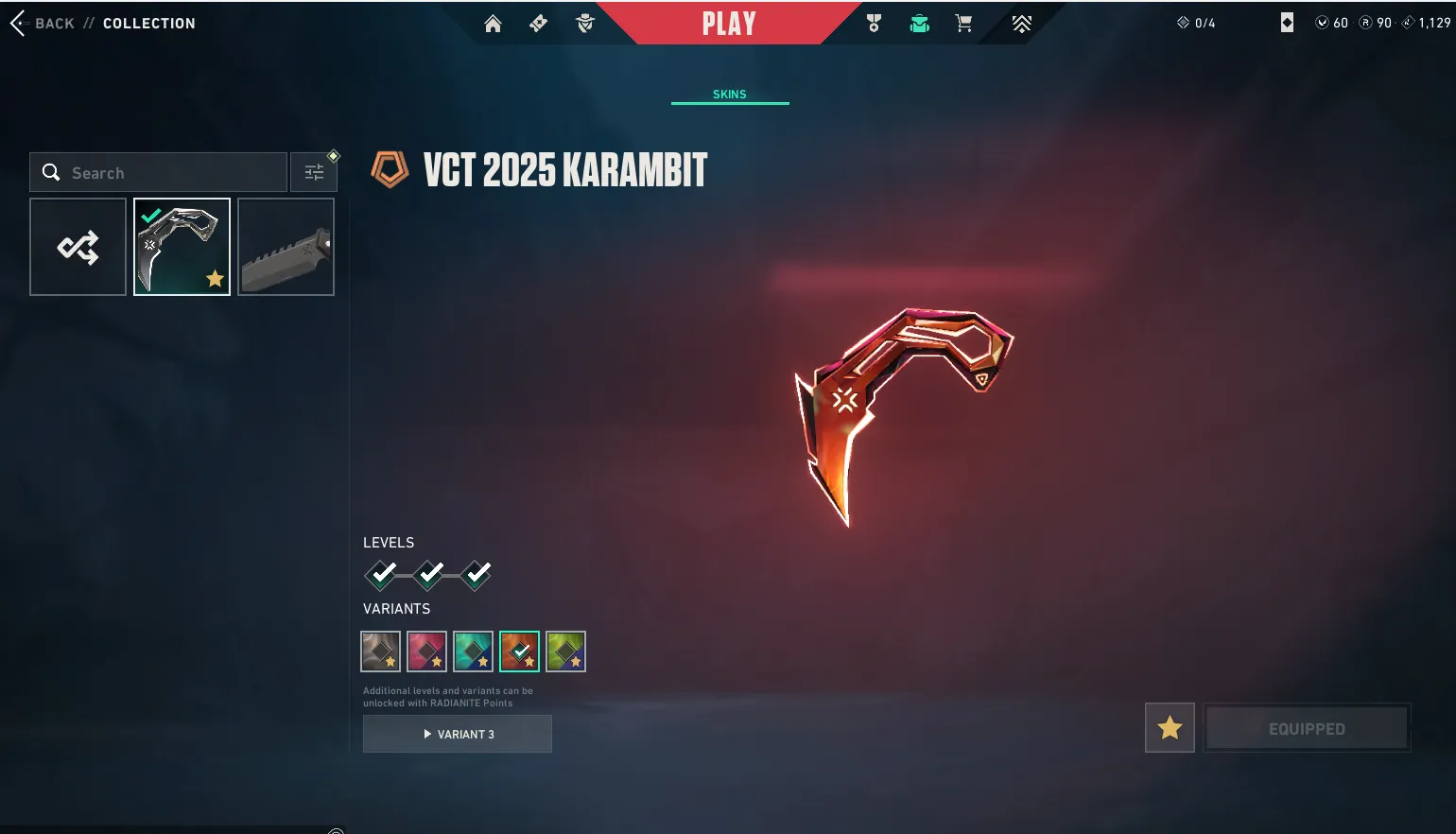The width and height of the screenshot is (1456, 834).
Task: Open the Career medal icon
Action: point(874,24)
